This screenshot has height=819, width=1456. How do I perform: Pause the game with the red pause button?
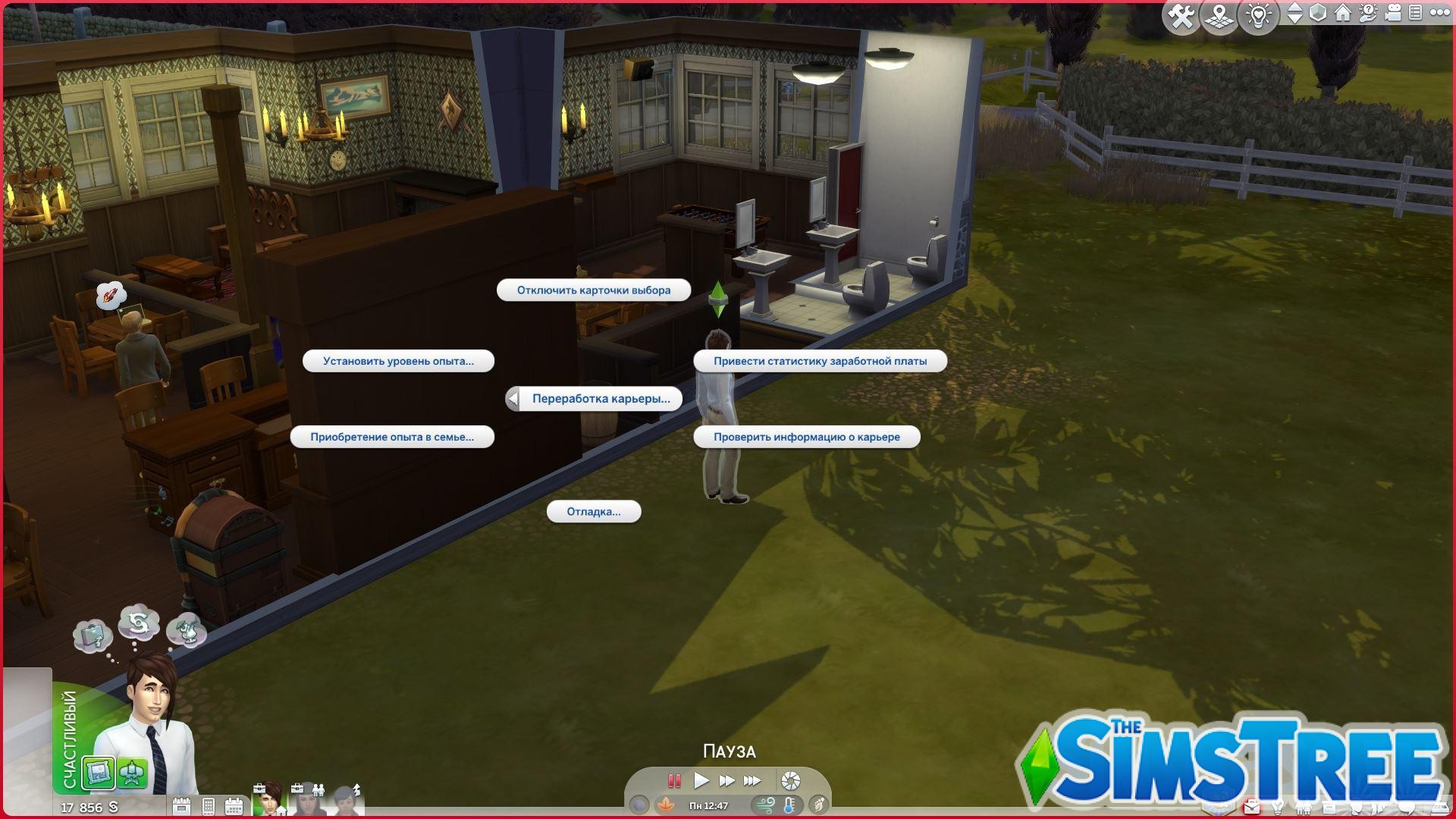tap(674, 780)
